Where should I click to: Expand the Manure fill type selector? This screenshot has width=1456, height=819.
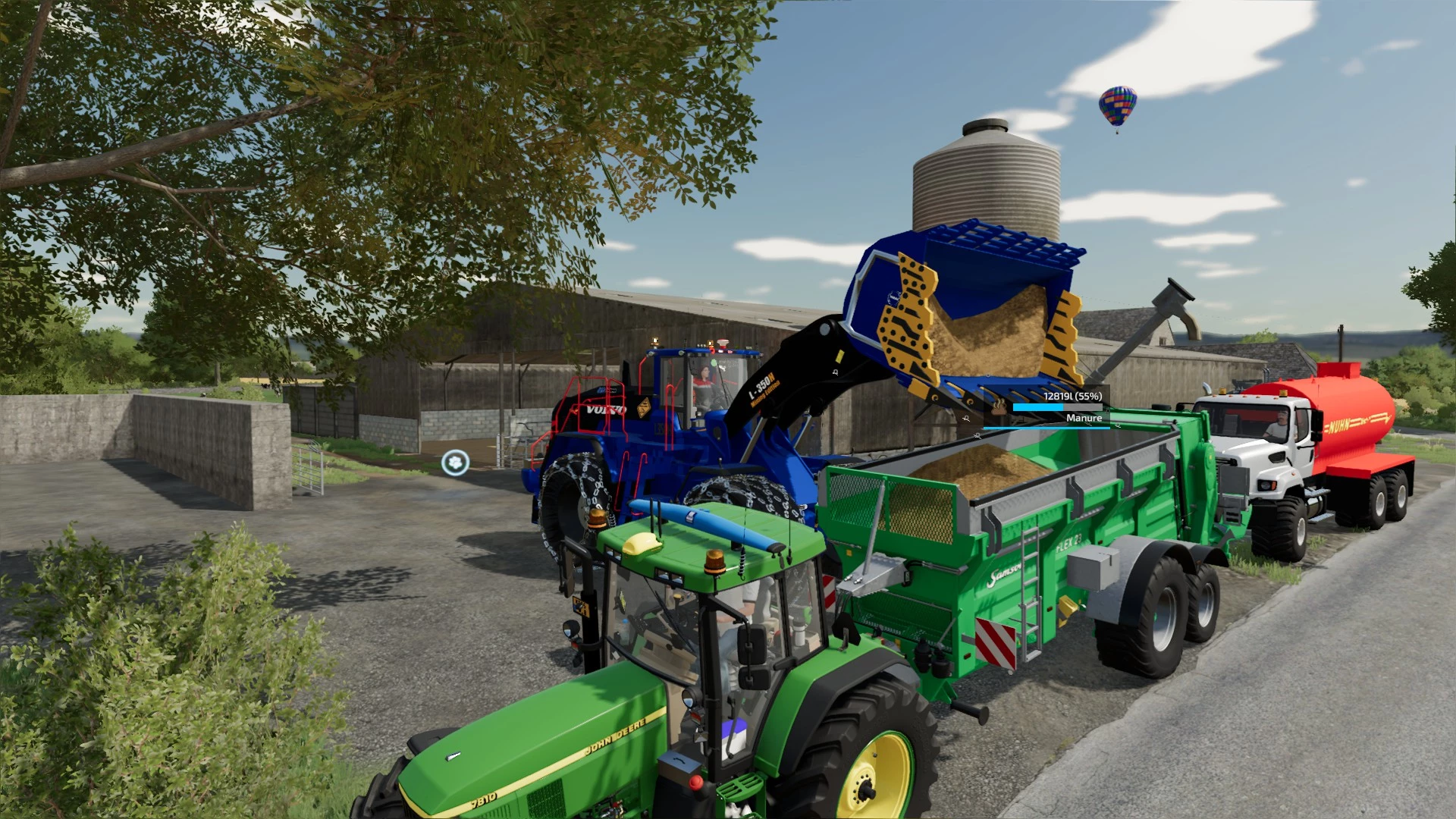click(x=1084, y=418)
